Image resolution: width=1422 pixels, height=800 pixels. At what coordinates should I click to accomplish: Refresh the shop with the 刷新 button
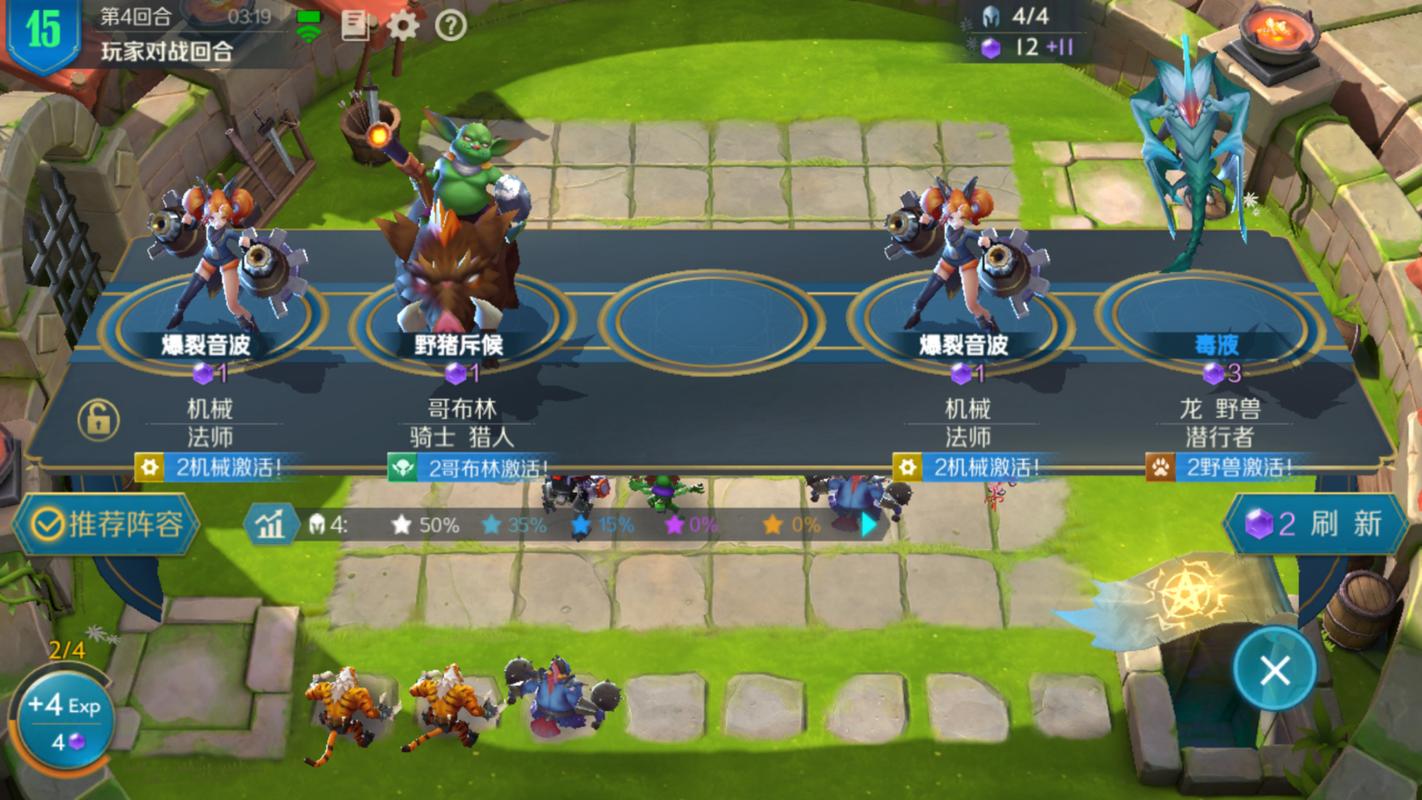1315,523
